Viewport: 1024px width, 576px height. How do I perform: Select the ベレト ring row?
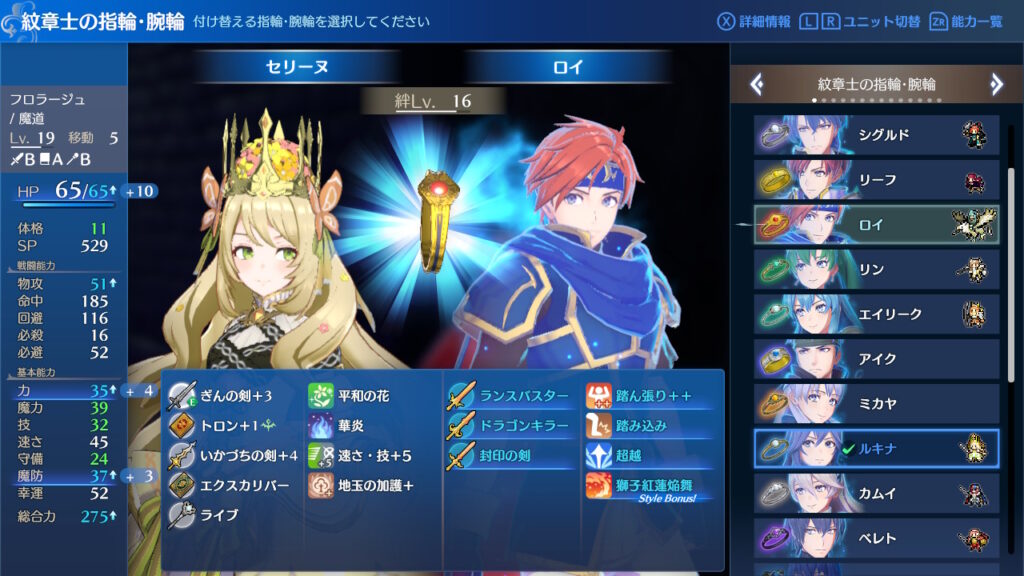(876, 538)
